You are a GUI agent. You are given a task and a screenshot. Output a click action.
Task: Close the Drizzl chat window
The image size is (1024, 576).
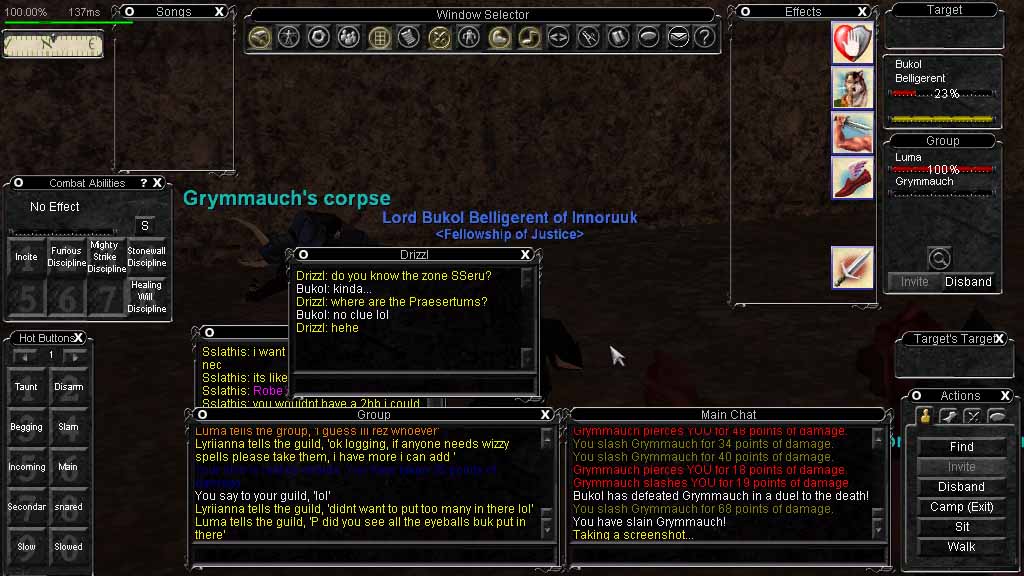tap(526, 255)
